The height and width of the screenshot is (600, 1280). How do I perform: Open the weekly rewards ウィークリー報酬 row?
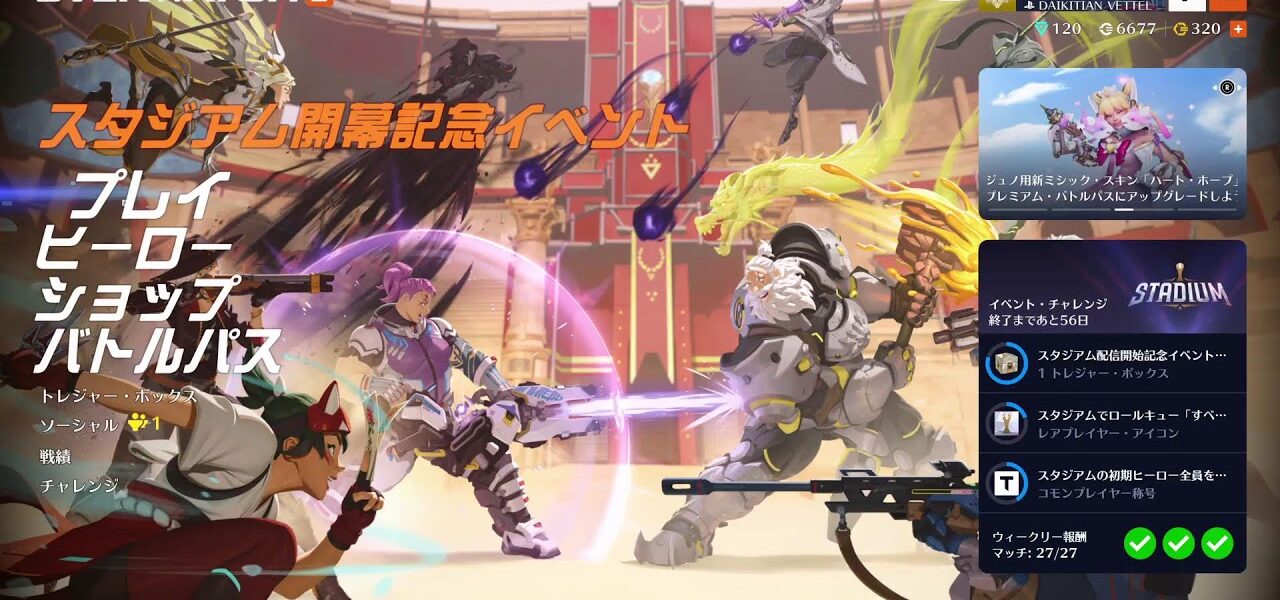[1112, 544]
